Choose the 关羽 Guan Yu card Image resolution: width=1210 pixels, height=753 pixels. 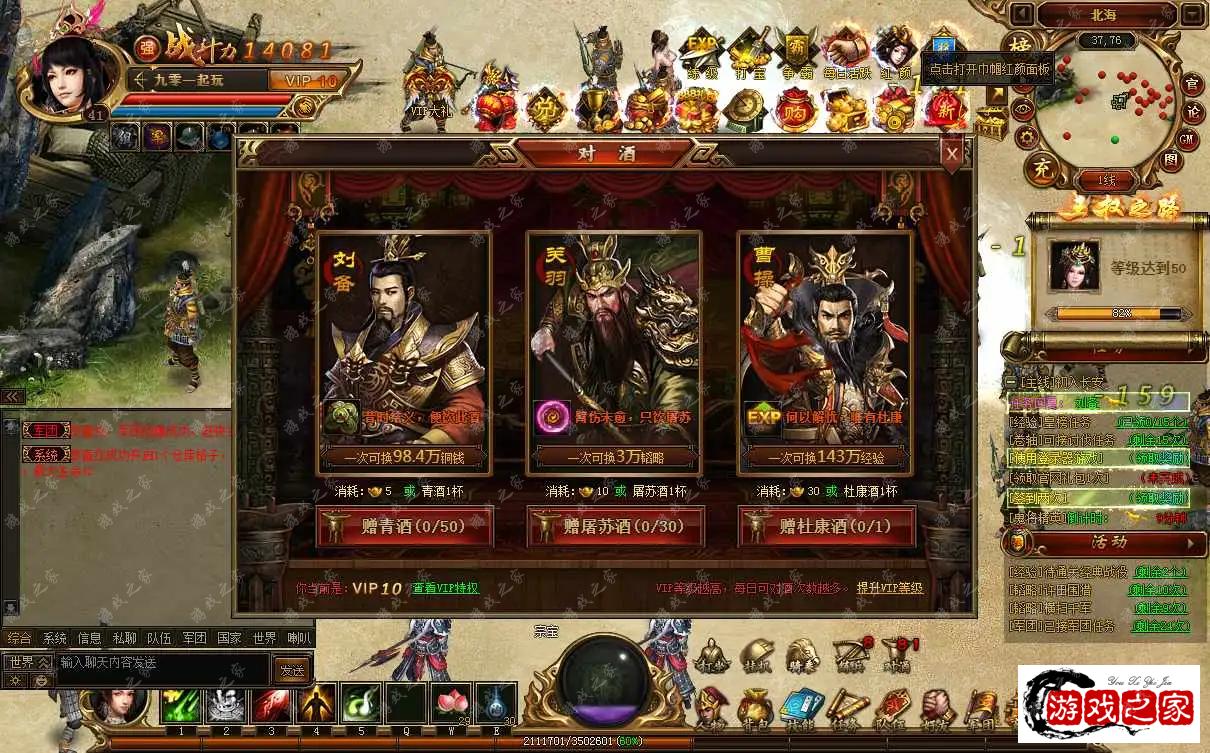tap(615, 350)
